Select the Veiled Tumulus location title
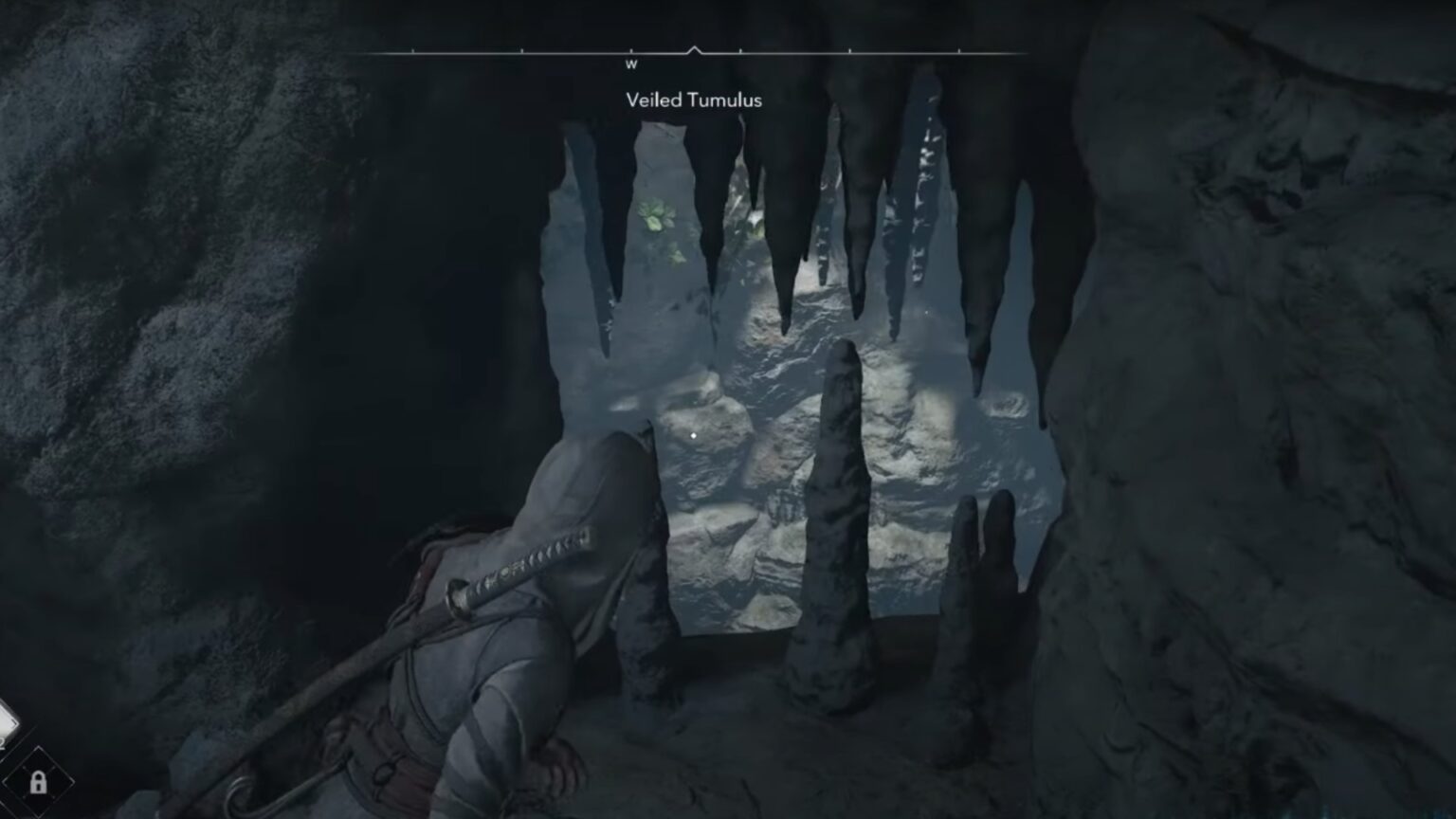This screenshot has width=1456, height=819. pyautogui.click(x=695, y=100)
